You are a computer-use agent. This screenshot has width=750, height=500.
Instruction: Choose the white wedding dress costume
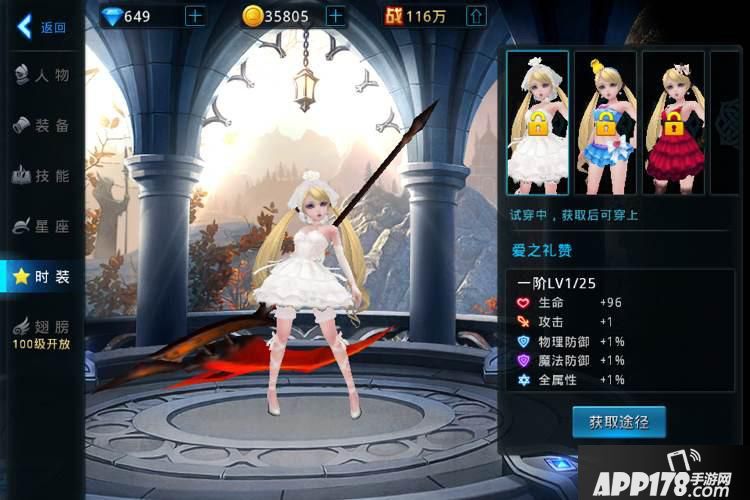coord(537,121)
